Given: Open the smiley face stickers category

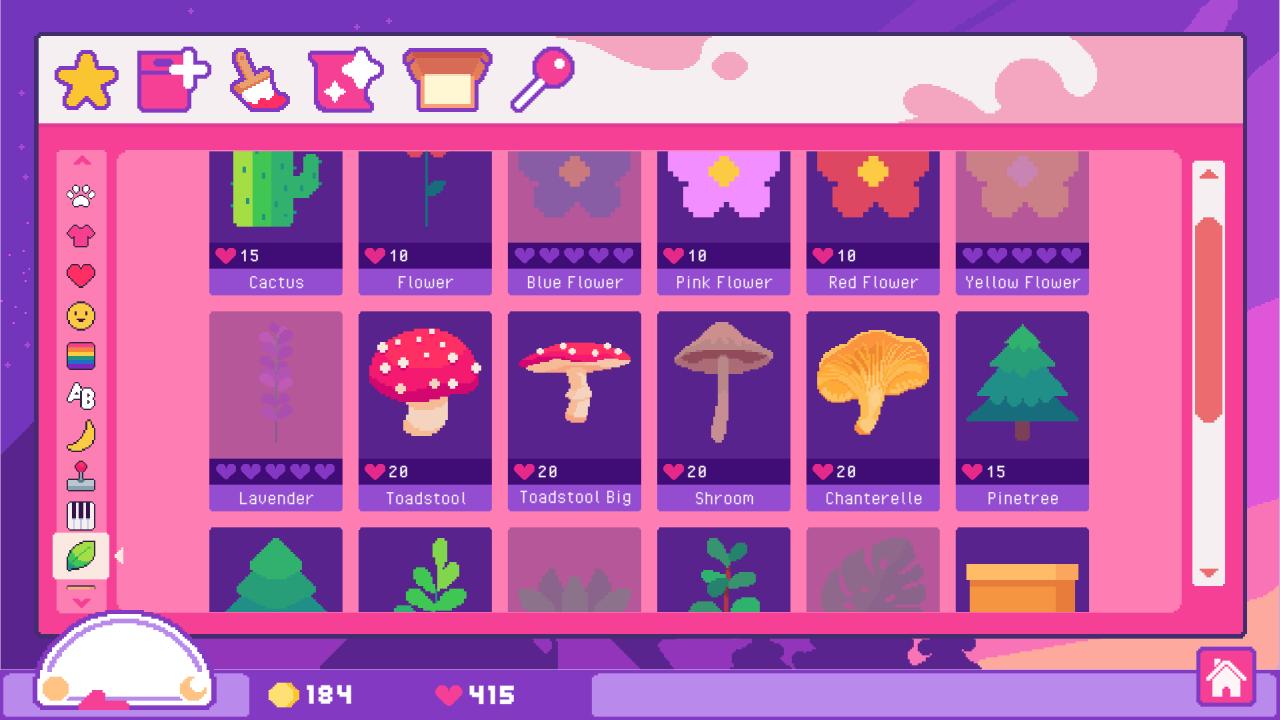Looking at the screenshot, I should (x=82, y=317).
